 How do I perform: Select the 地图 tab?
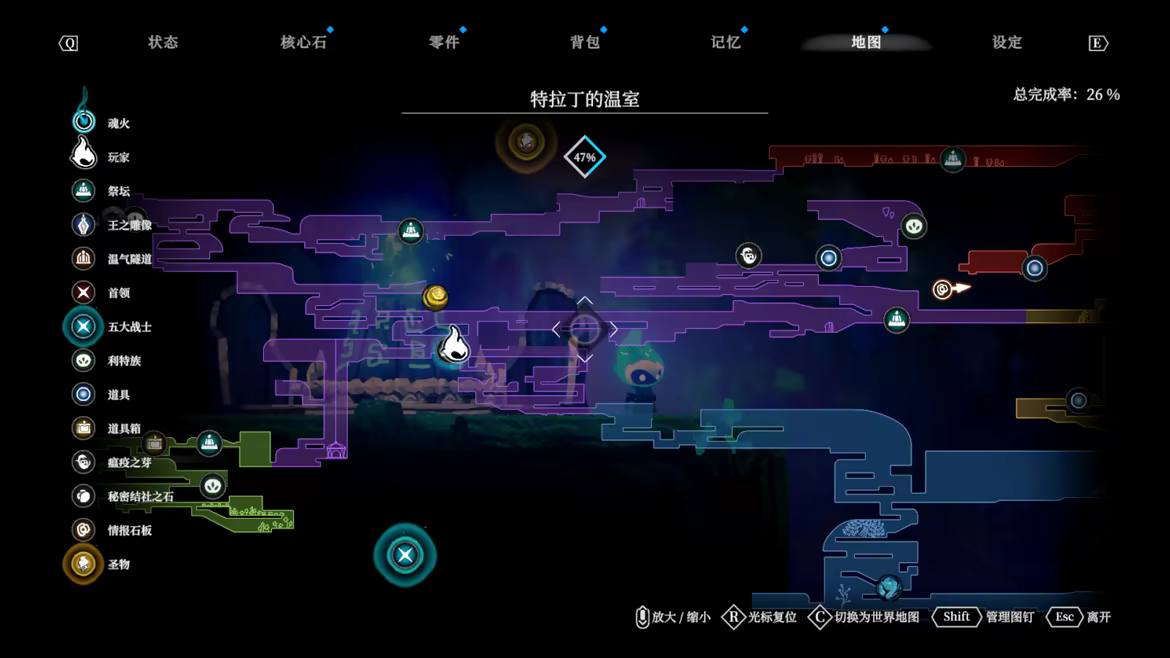click(x=866, y=42)
